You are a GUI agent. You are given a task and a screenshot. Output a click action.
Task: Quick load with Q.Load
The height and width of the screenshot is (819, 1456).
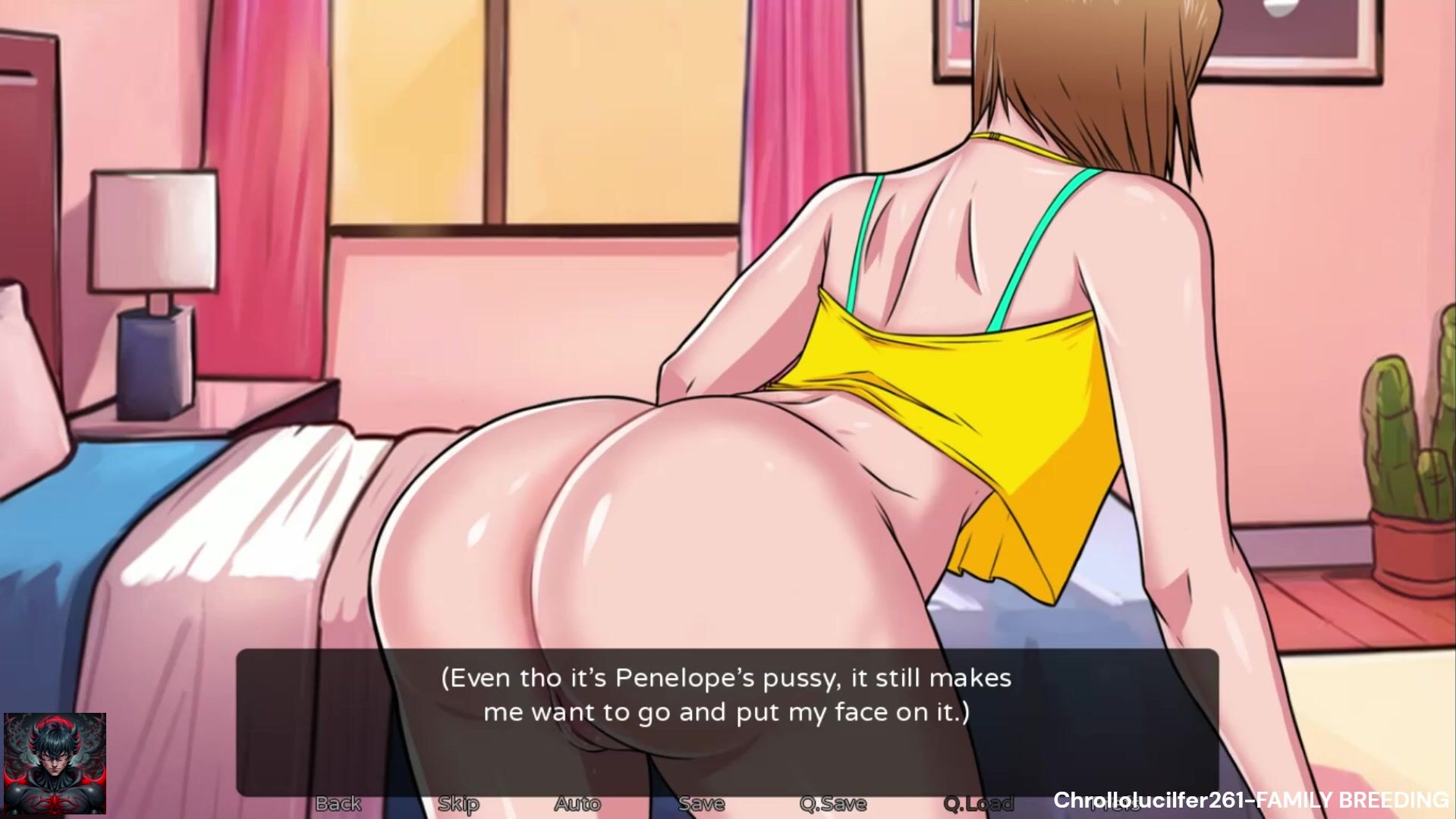pos(978,803)
